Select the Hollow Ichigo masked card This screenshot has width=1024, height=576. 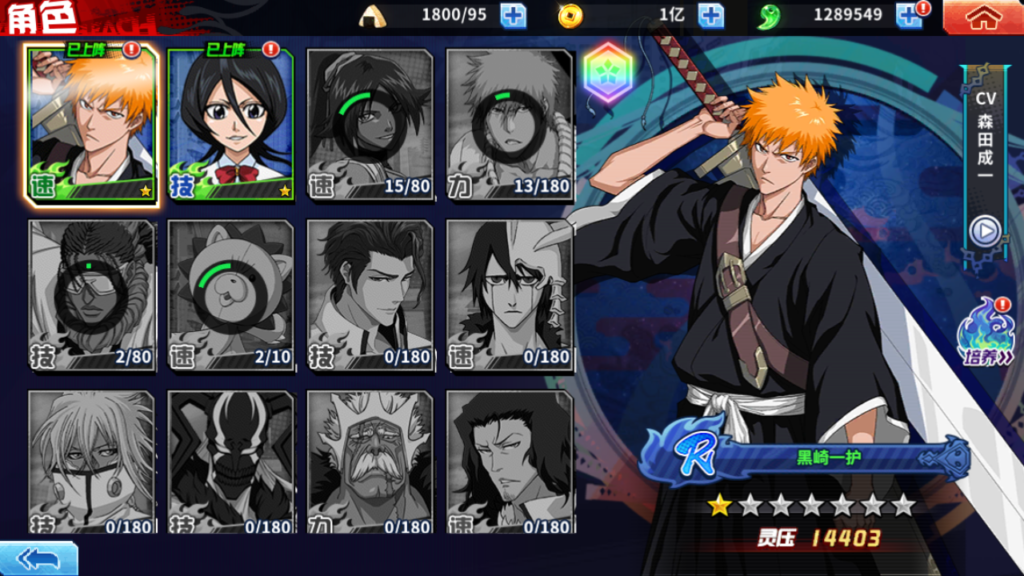(231, 462)
